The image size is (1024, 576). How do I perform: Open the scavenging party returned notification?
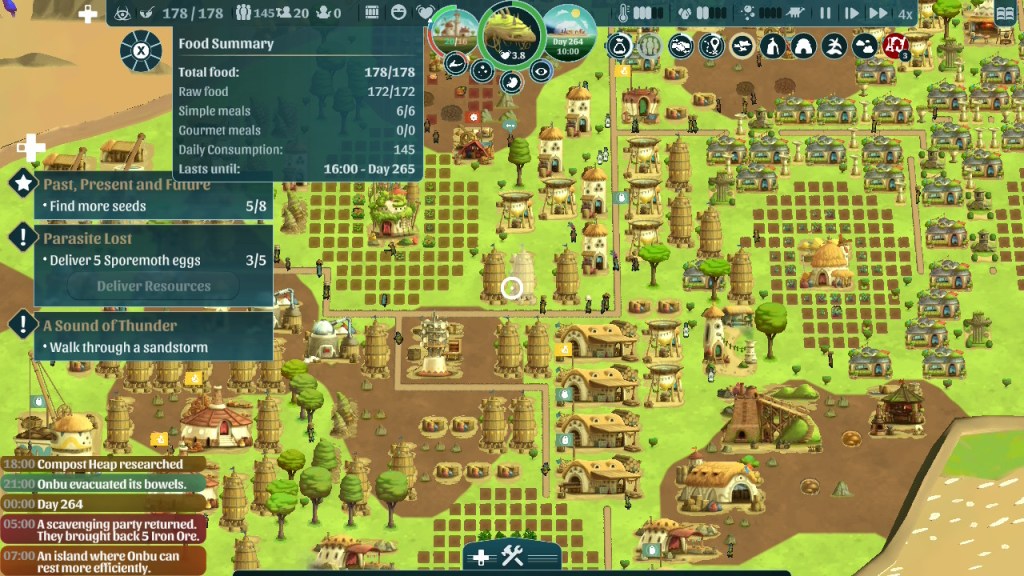tap(105, 529)
